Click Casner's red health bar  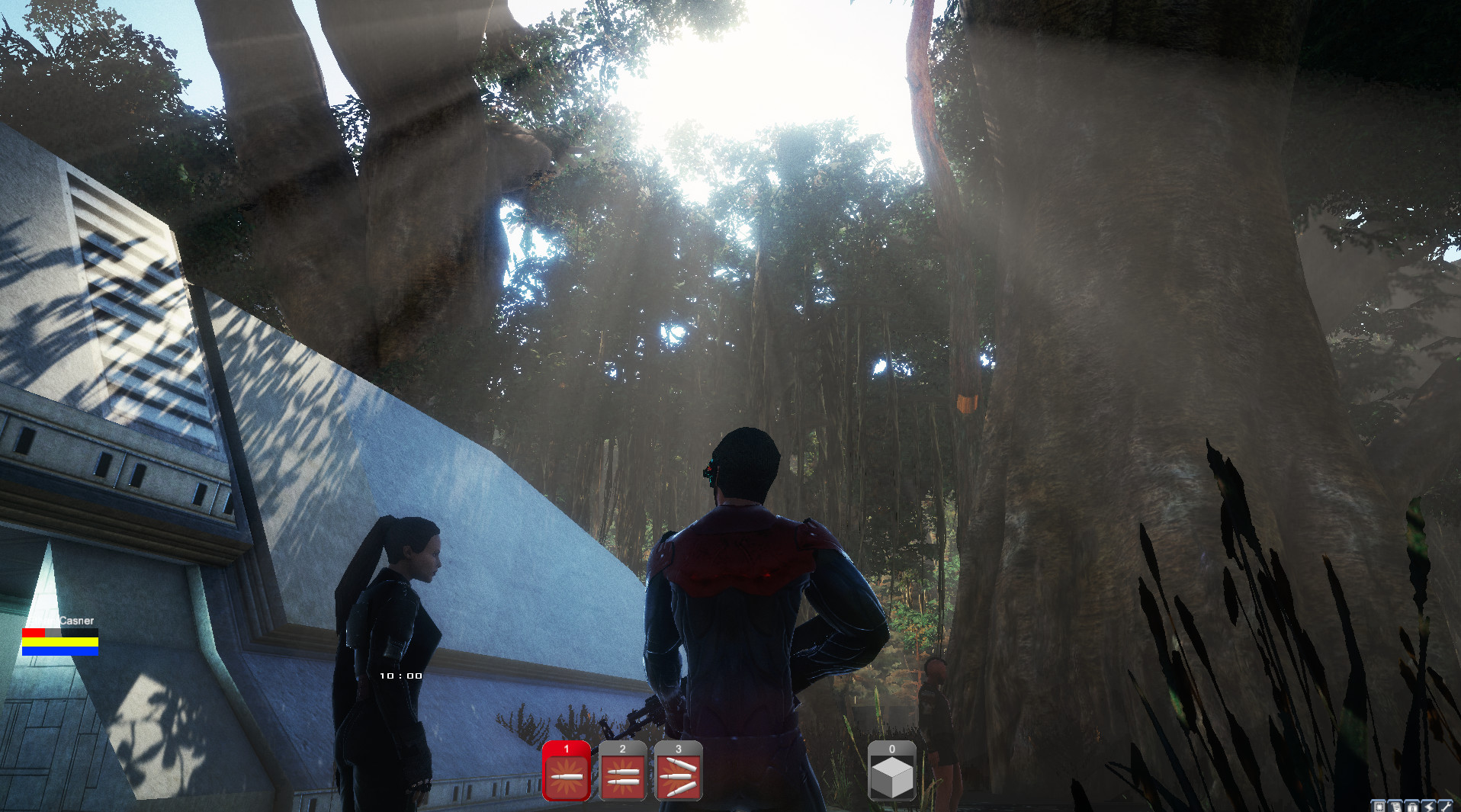[x=34, y=632]
